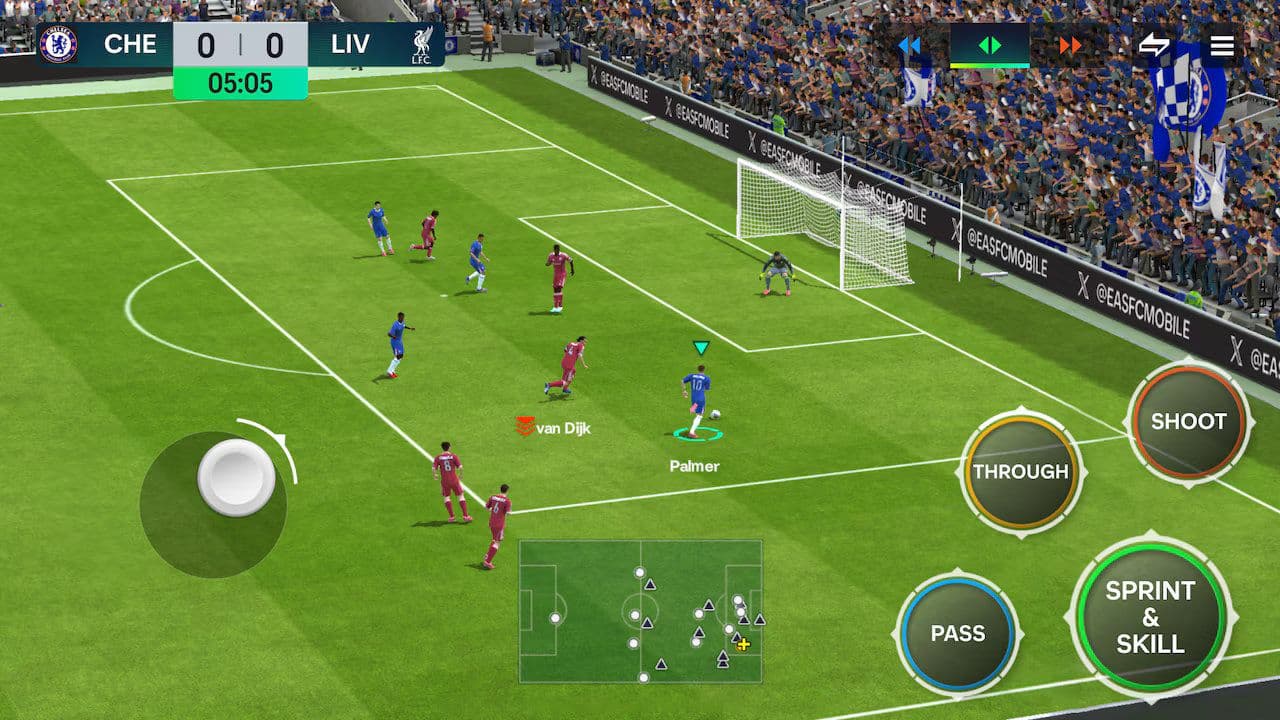The width and height of the screenshot is (1280, 720).
Task: Click the 0-0 score display
Action: coord(241,44)
